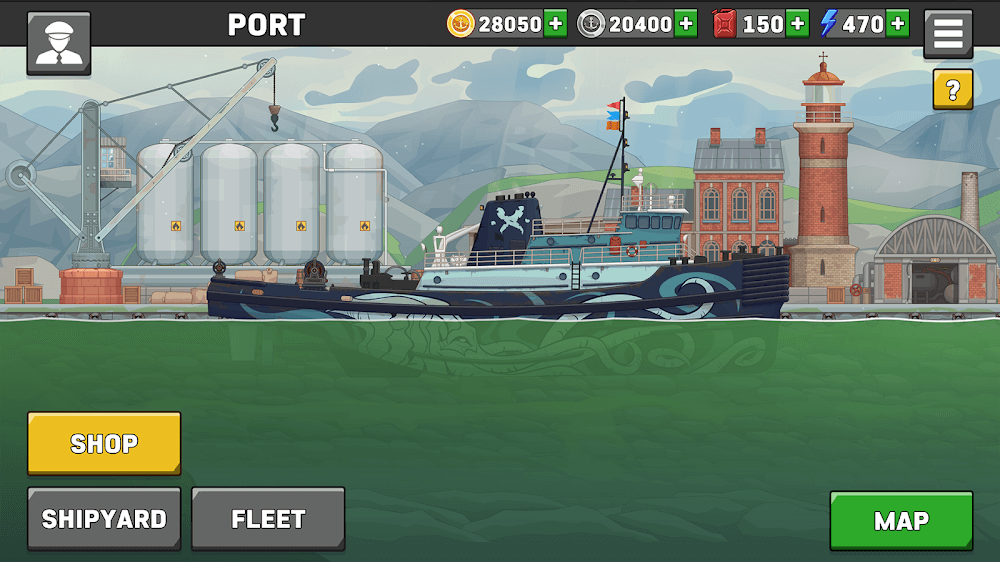Image resolution: width=1000 pixels, height=562 pixels.
Task: Open the Map
Action: point(901,520)
